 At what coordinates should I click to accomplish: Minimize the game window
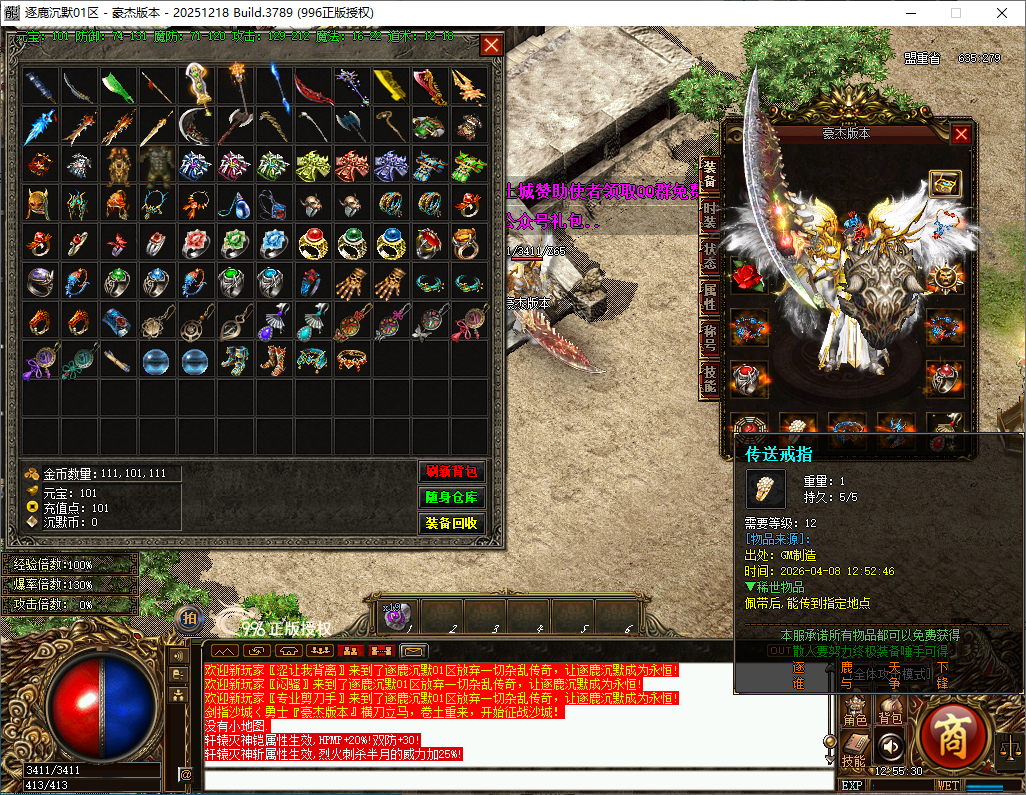(x=909, y=13)
